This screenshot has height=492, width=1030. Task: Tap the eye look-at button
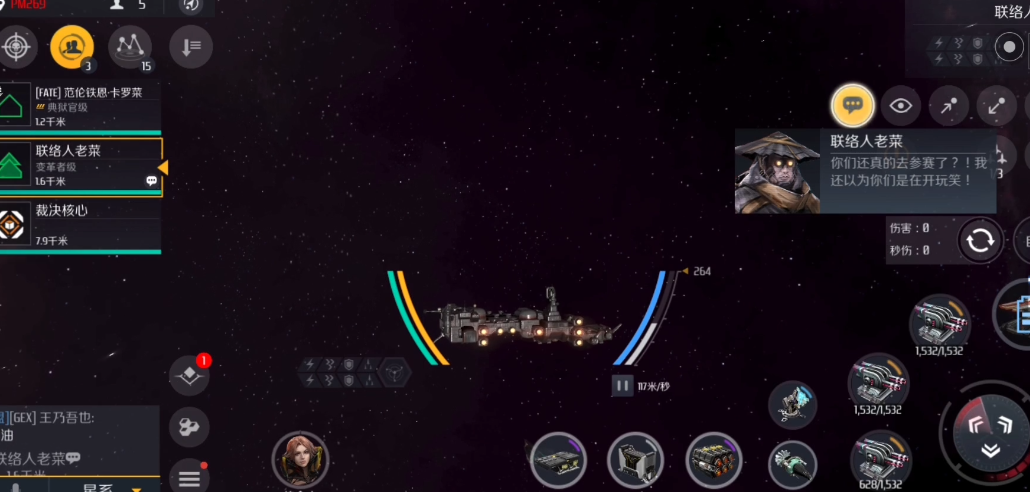click(902, 105)
